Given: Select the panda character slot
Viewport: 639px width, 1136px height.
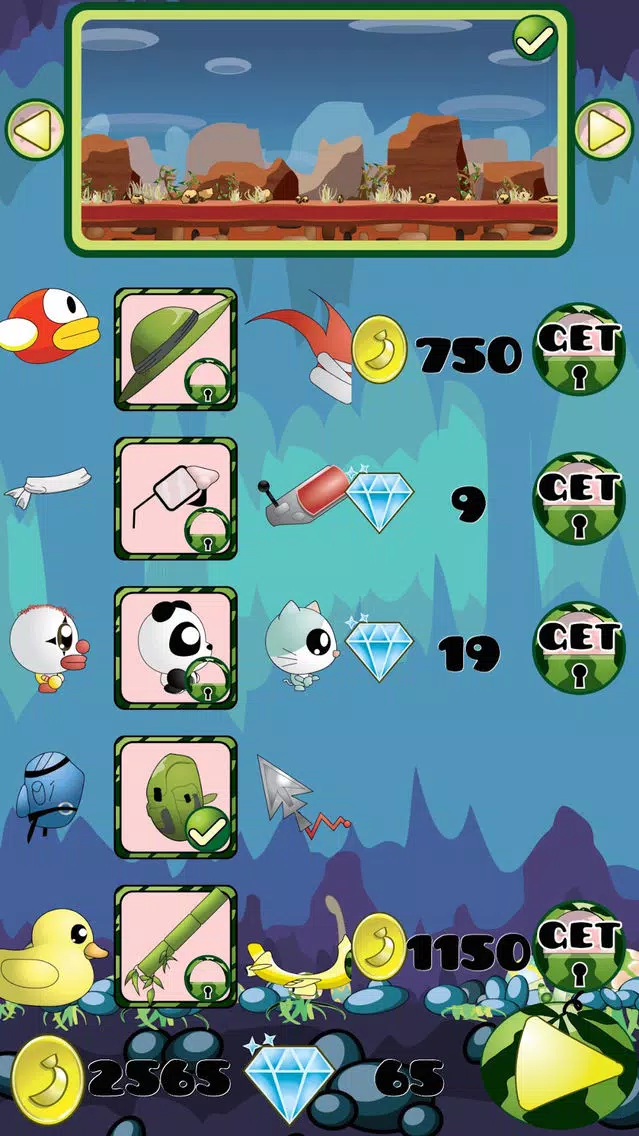Looking at the screenshot, I should click(x=176, y=647).
